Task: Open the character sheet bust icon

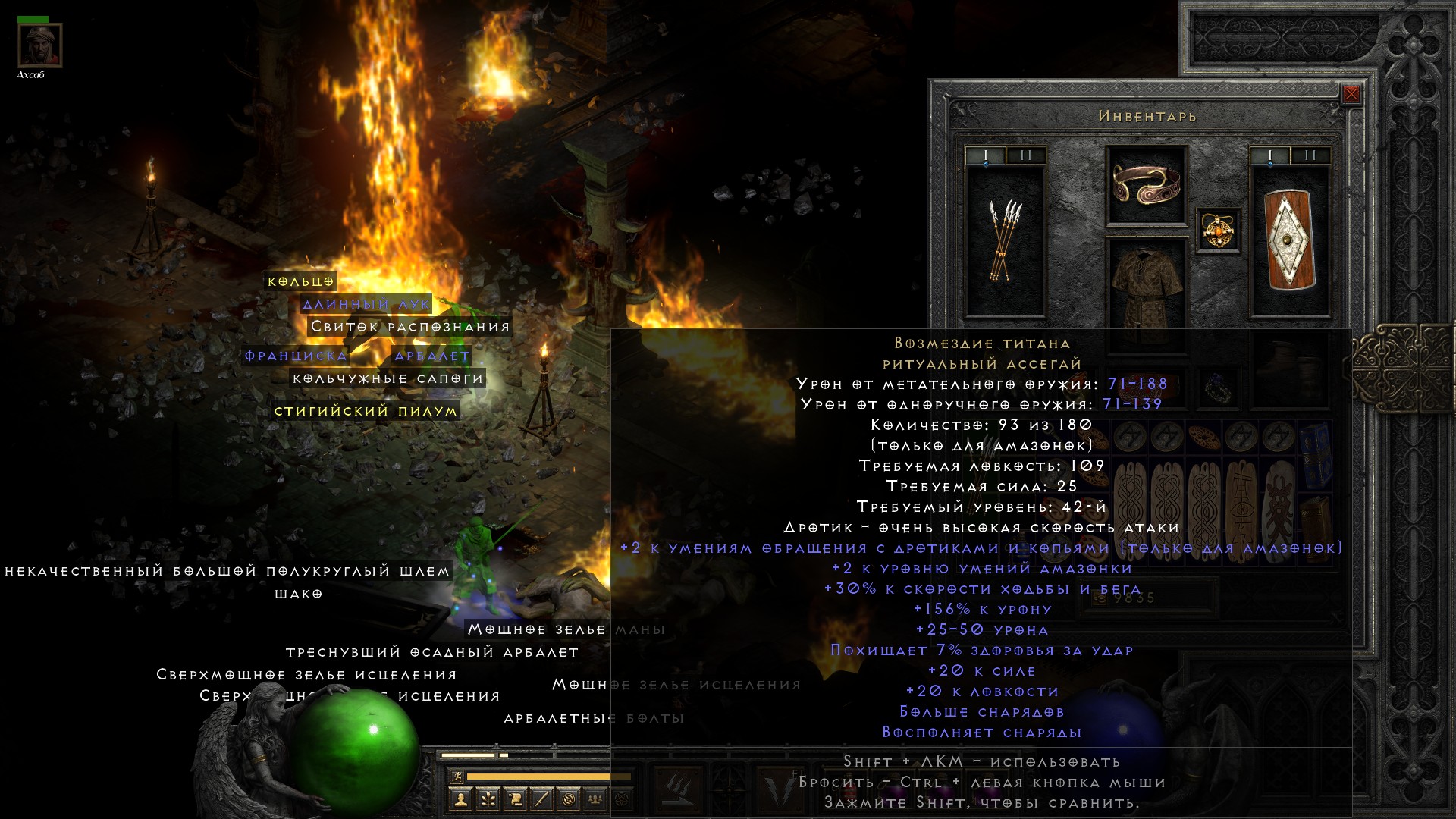Action: 460,799
